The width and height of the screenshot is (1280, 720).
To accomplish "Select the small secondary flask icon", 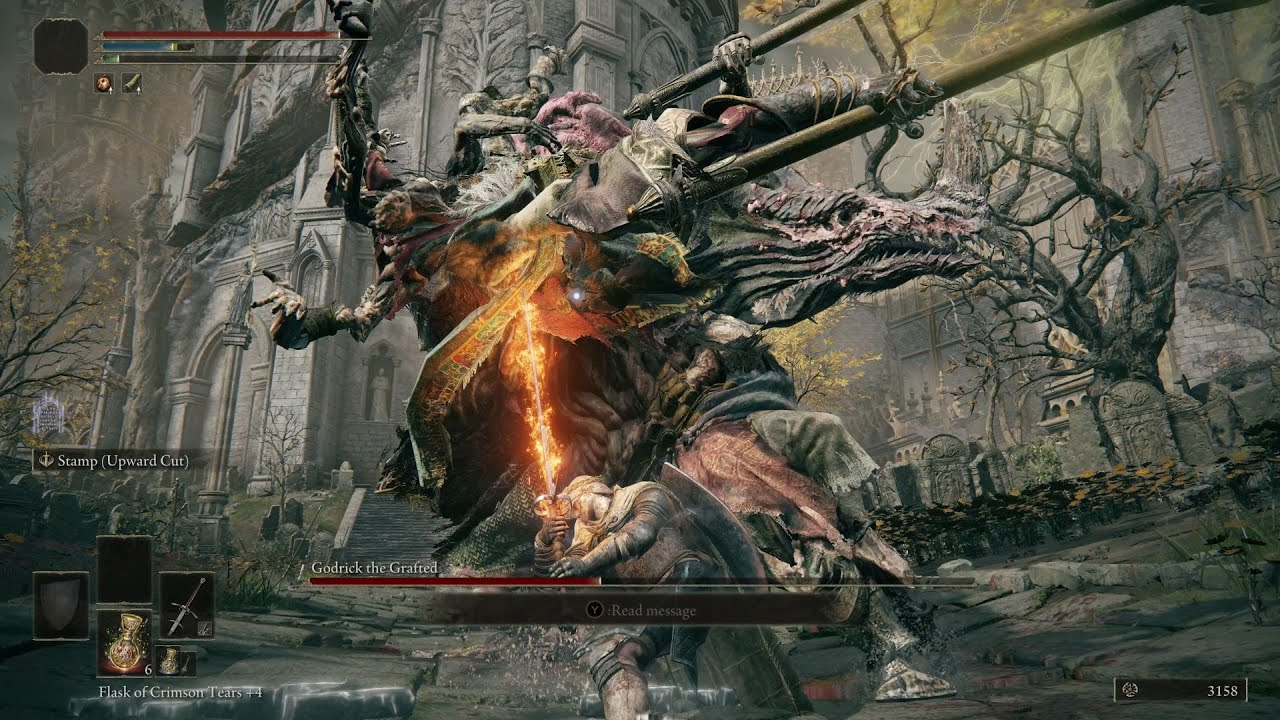I will click(175, 661).
